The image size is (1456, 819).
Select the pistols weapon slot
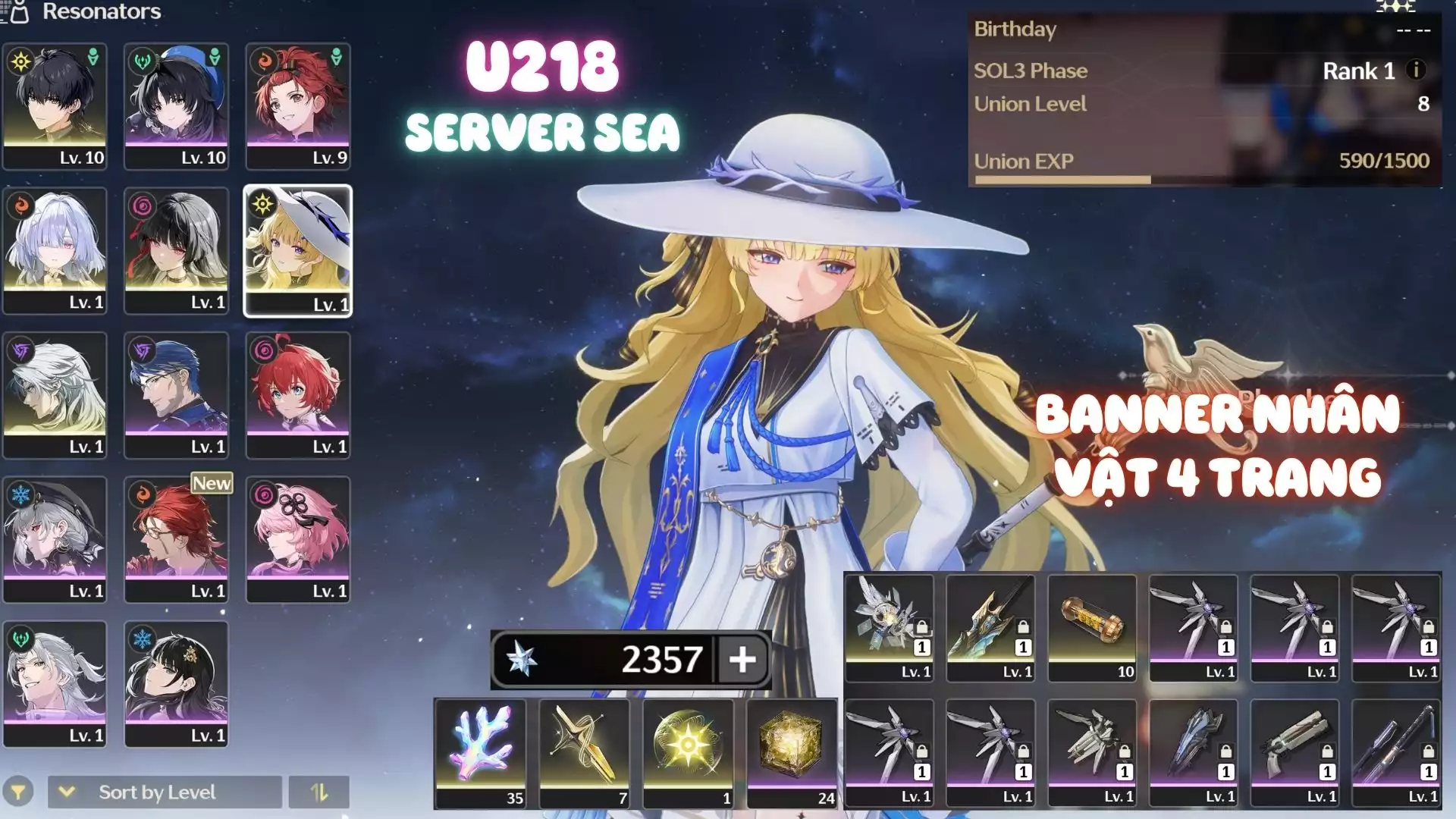1294,752
